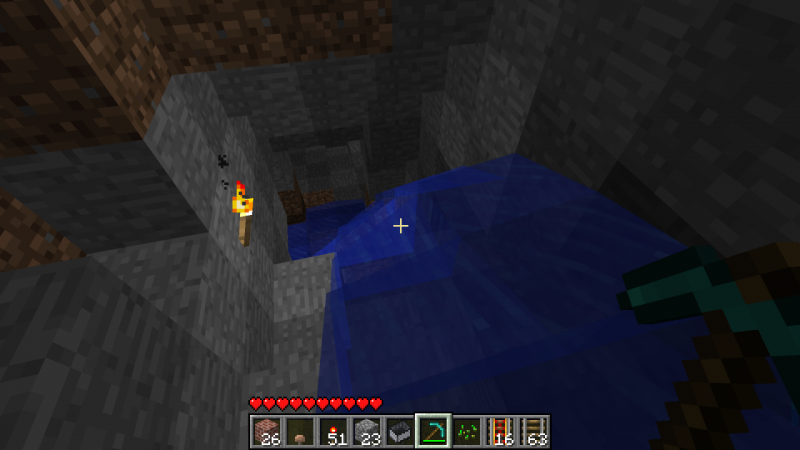Select the brick block stack of 26
The width and height of the screenshot is (800, 450).
[x=265, y=431]
